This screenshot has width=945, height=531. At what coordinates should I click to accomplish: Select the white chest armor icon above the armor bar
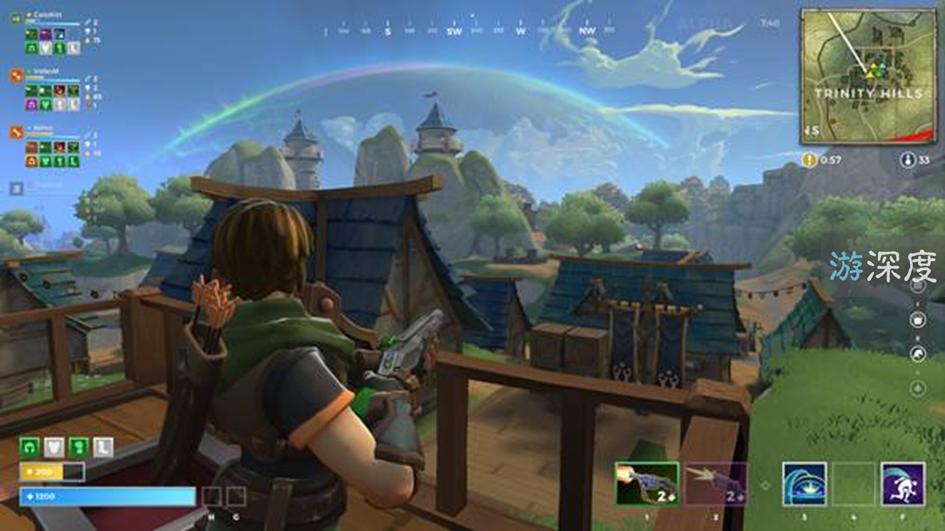coord(54,448)
